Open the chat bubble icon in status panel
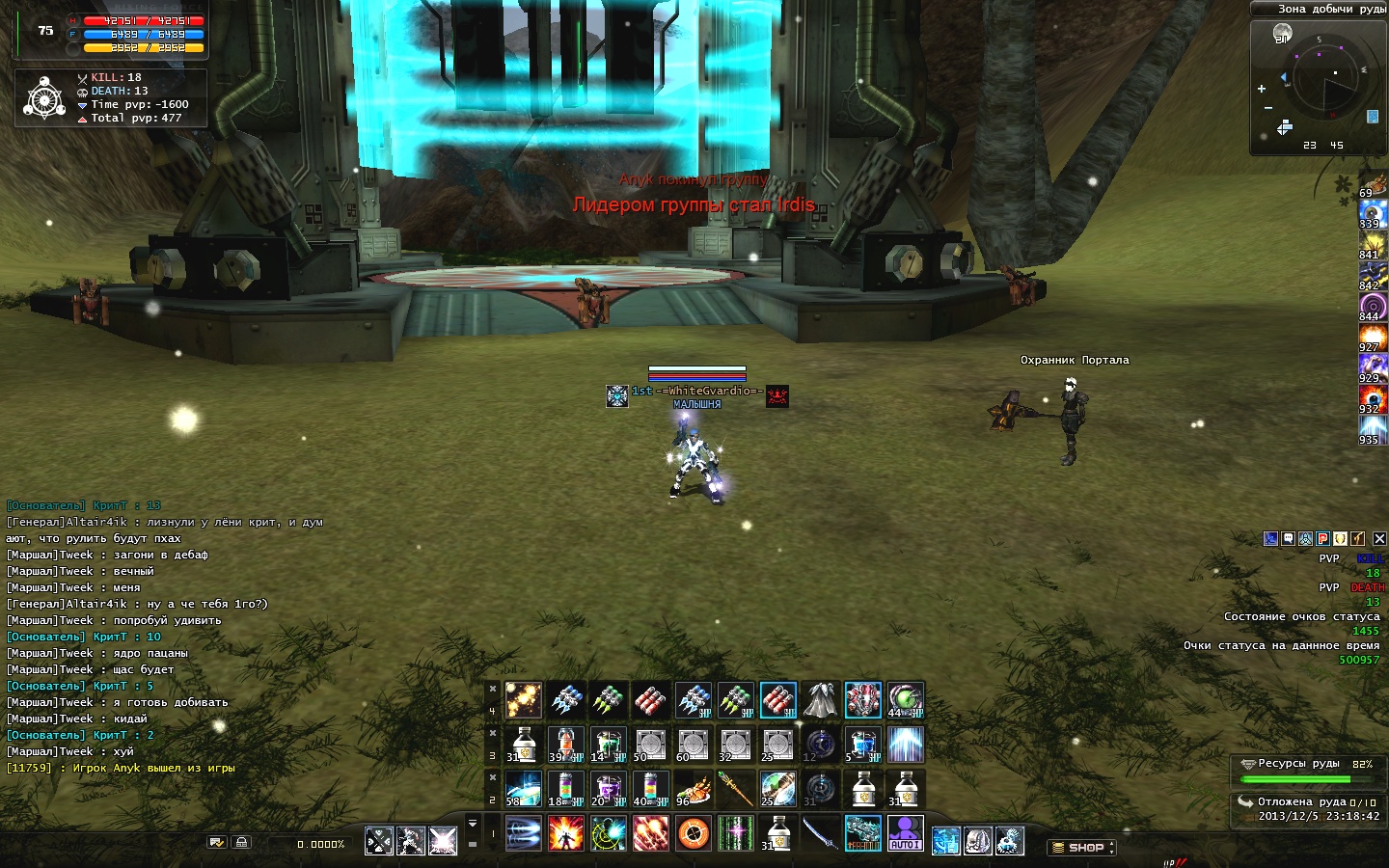 [x=1289, y=539]
